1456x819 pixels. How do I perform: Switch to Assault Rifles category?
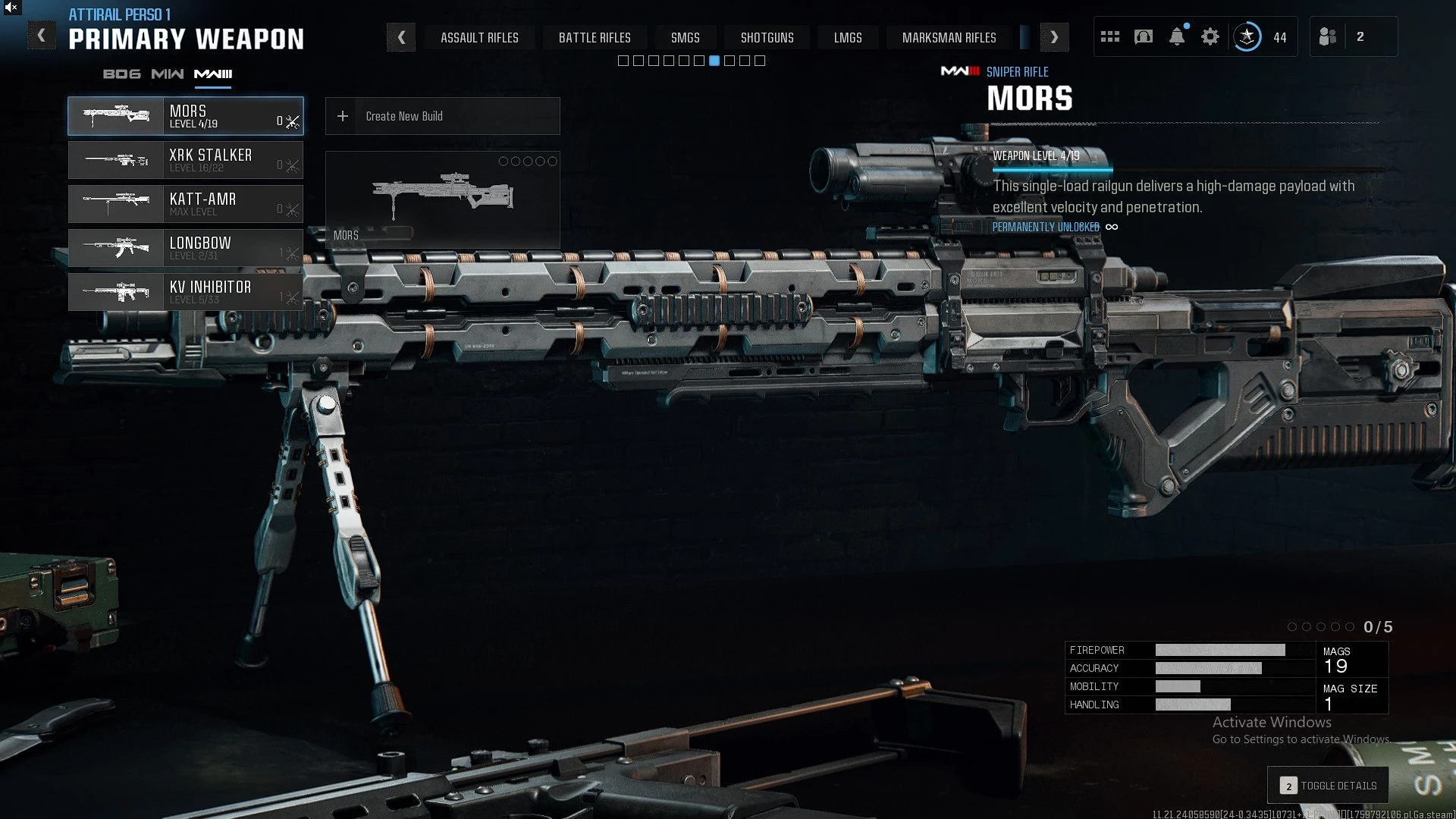479,38
